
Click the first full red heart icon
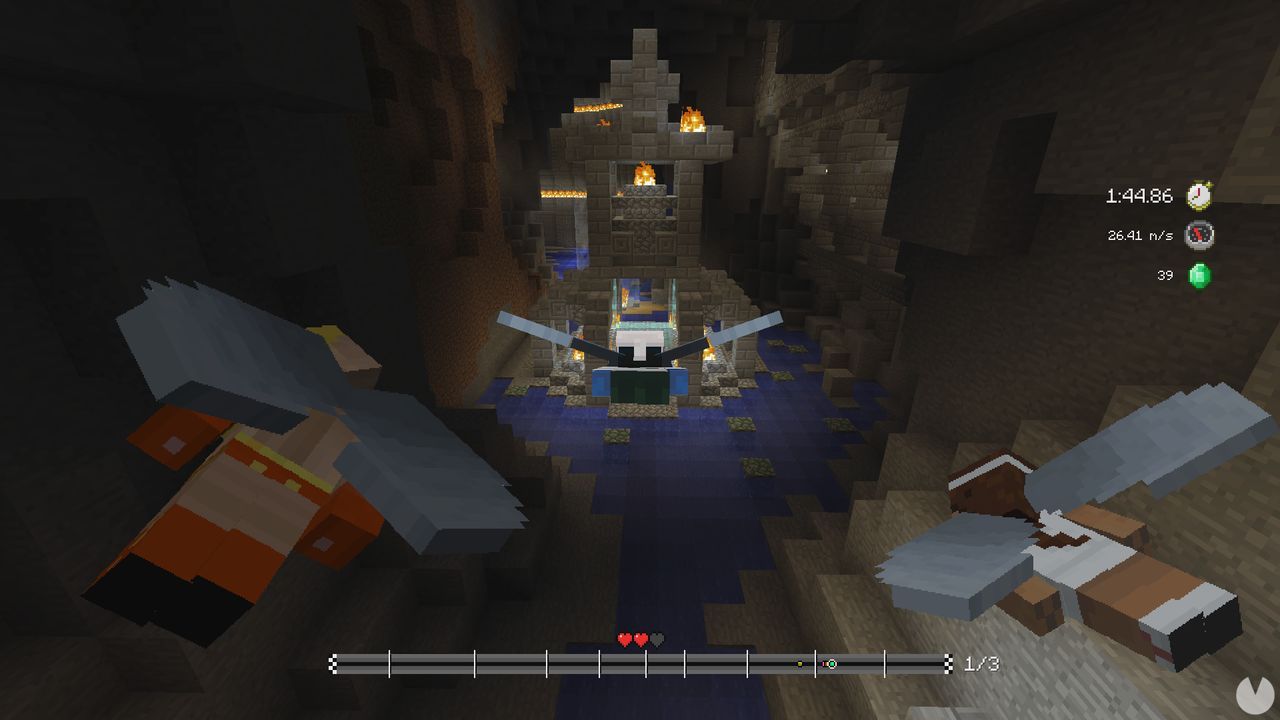click(x=624, y=641)
